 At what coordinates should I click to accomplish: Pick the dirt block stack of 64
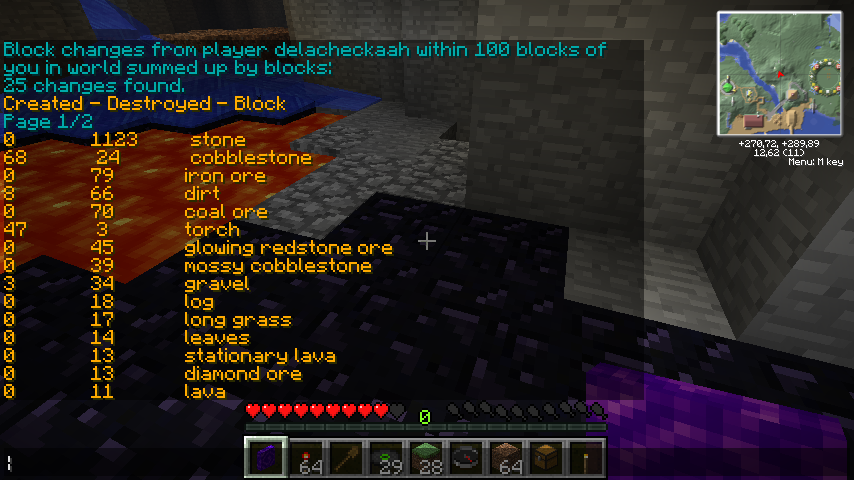506,457
